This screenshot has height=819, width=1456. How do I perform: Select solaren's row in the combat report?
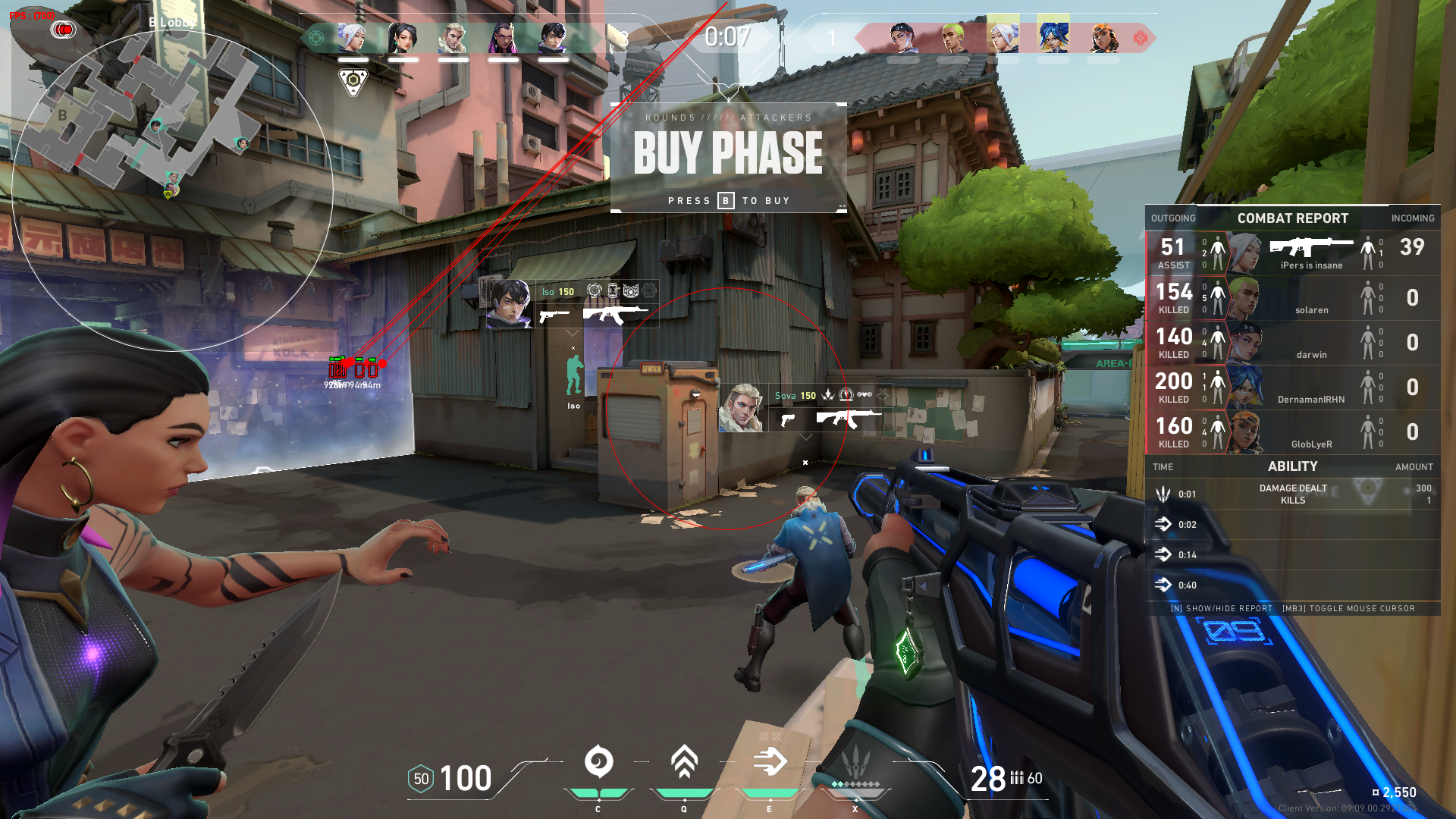pos(1292,298)
